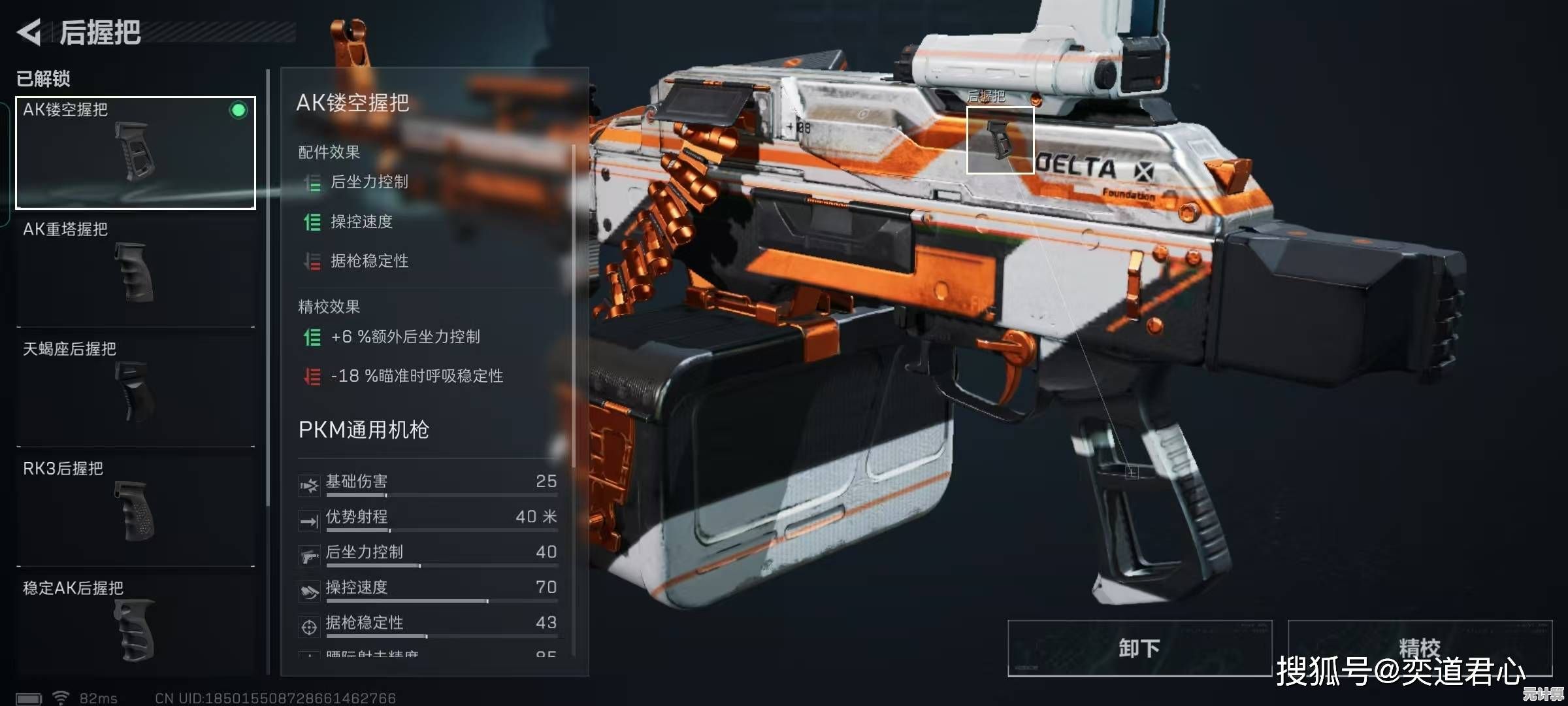Go back using the arrow beside 后握把
Viewport: 1568px width, 706px height.
tap(29, 32)
